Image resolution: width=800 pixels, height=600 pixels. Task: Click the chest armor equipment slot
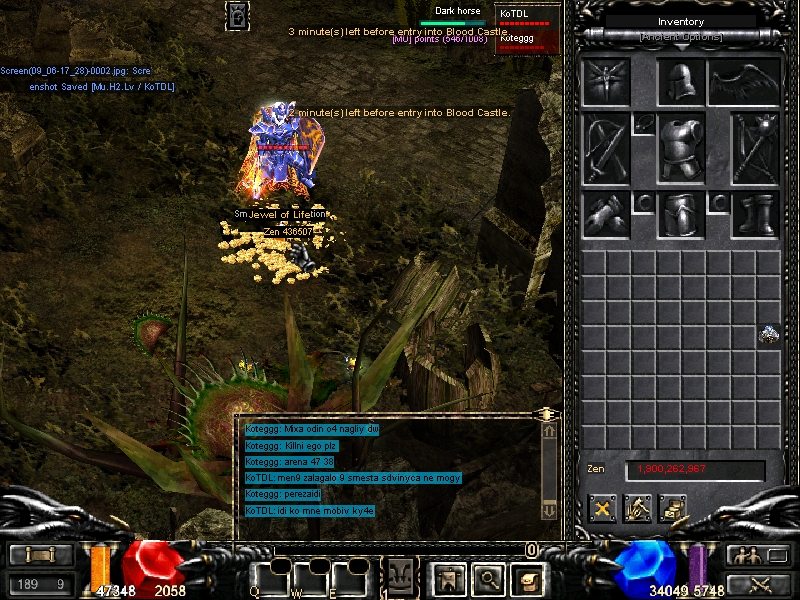(x=681, y=148)
